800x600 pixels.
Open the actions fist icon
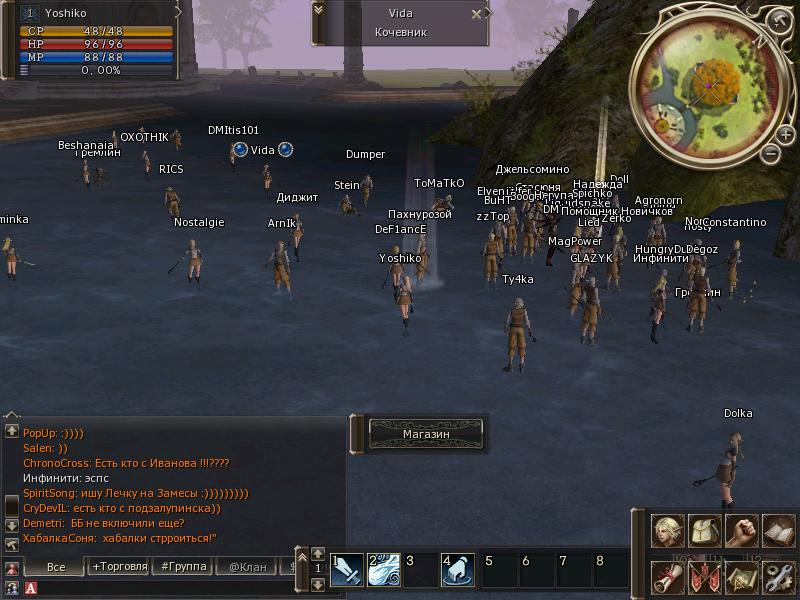(x=741, y=531)
